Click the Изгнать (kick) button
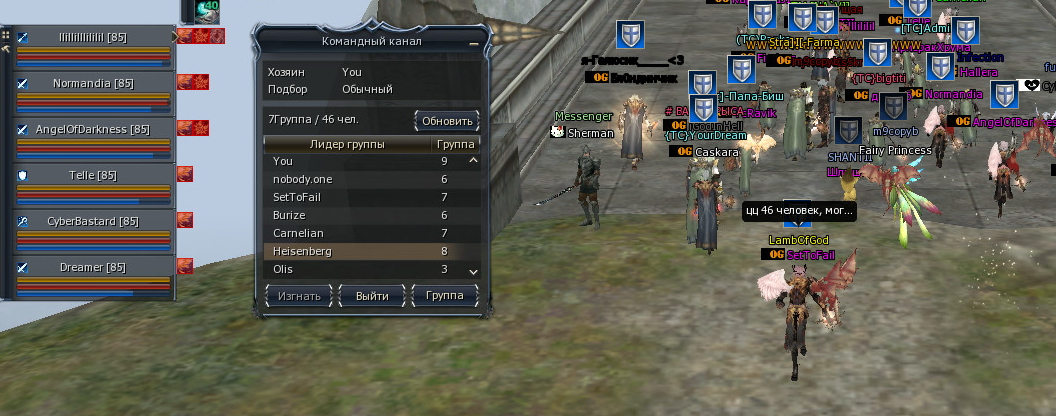 300,296
